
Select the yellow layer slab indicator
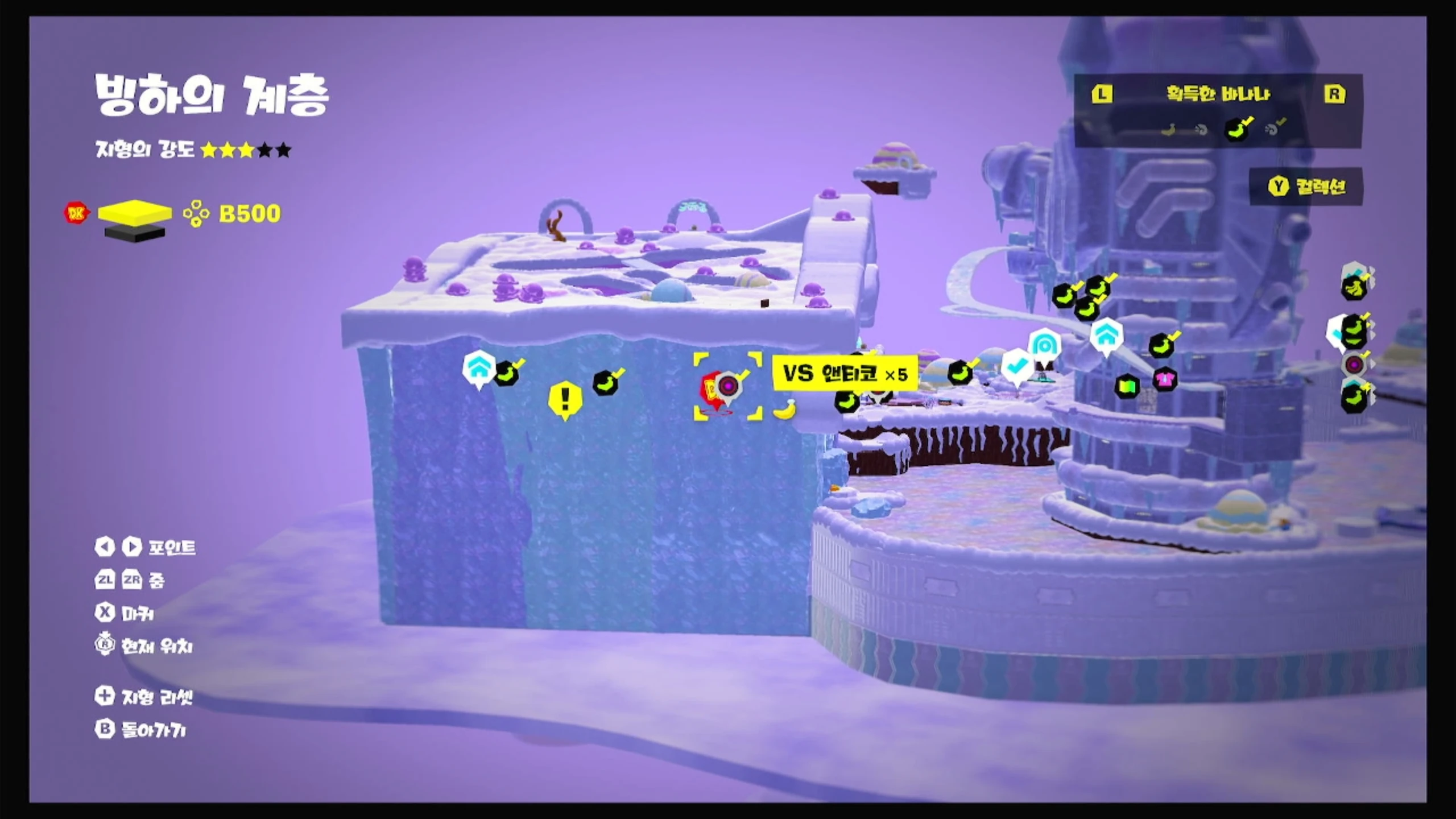tap(135, 213)
